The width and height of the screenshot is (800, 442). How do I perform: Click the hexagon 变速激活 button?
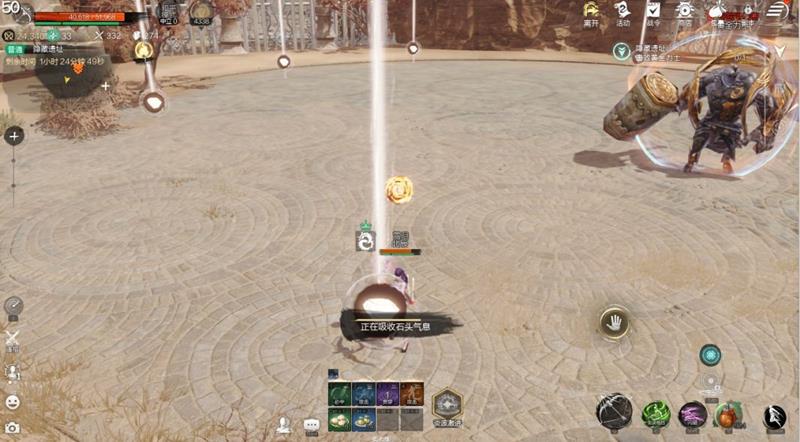(446, 404)
